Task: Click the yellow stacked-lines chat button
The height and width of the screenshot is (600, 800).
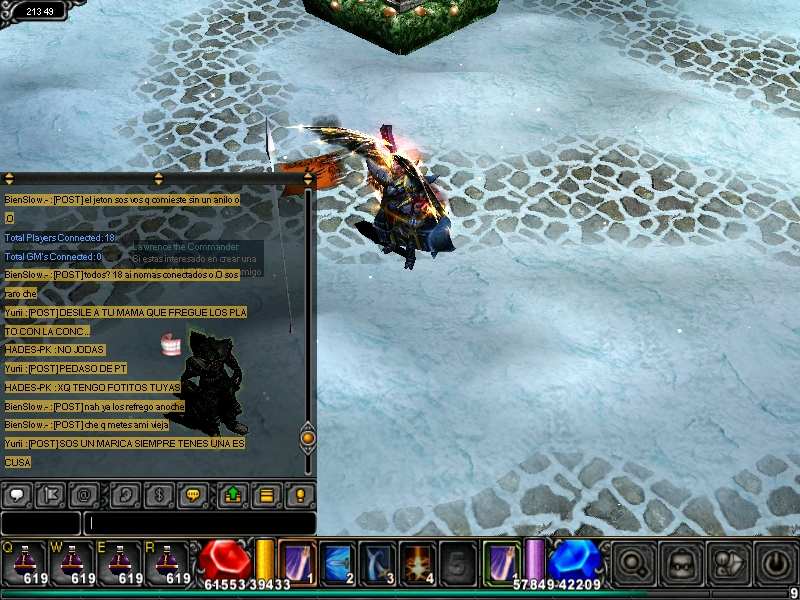Action: click(266, 494)
